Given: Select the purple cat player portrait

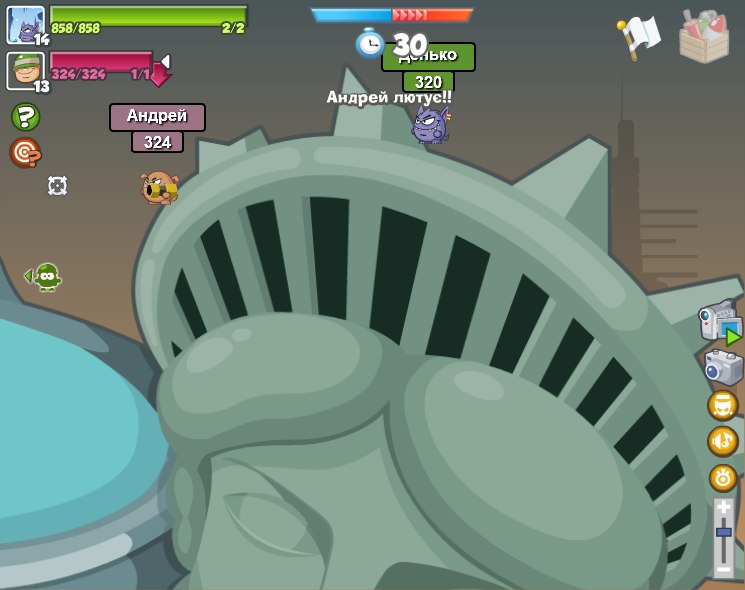Looking at the screenshot, I should [x=26, y=25].
